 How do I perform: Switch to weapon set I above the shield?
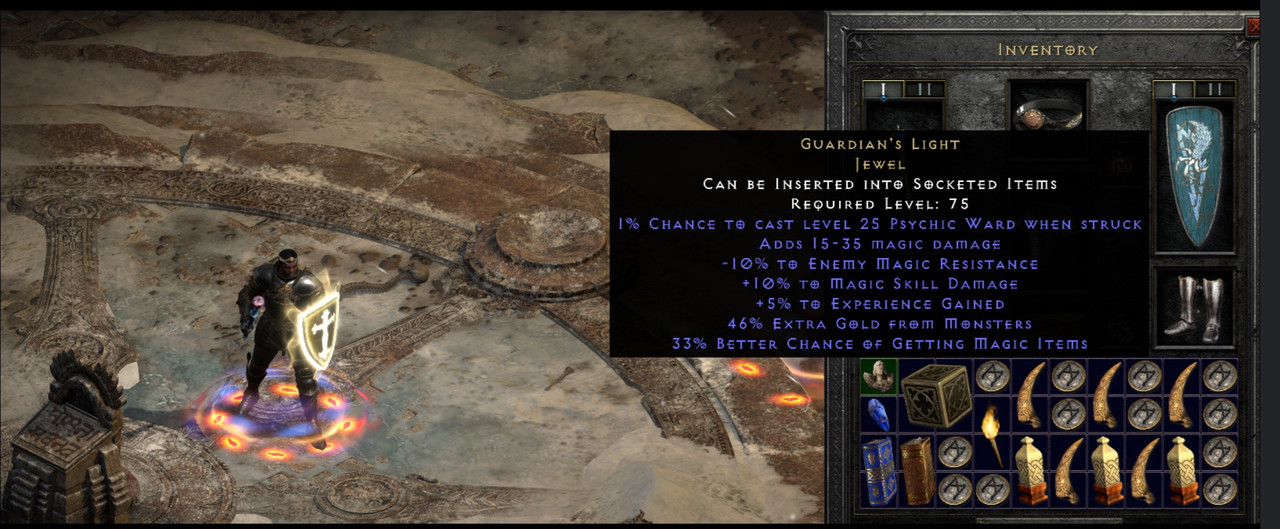point(1173,90)
